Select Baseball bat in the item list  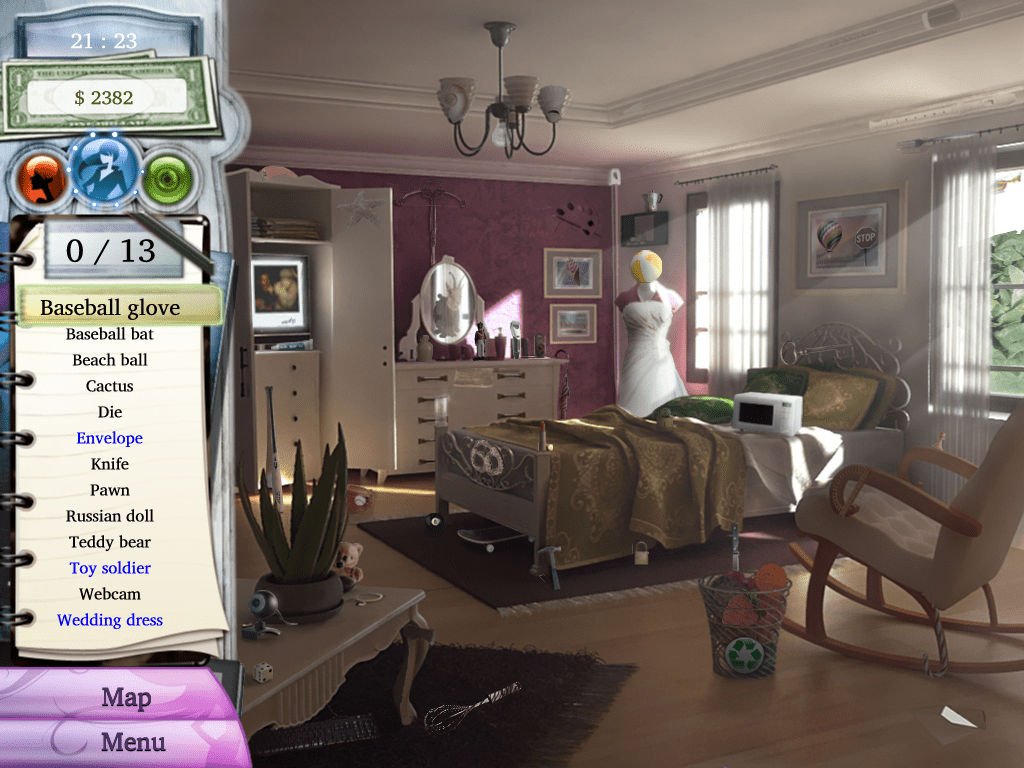point(110,334)
